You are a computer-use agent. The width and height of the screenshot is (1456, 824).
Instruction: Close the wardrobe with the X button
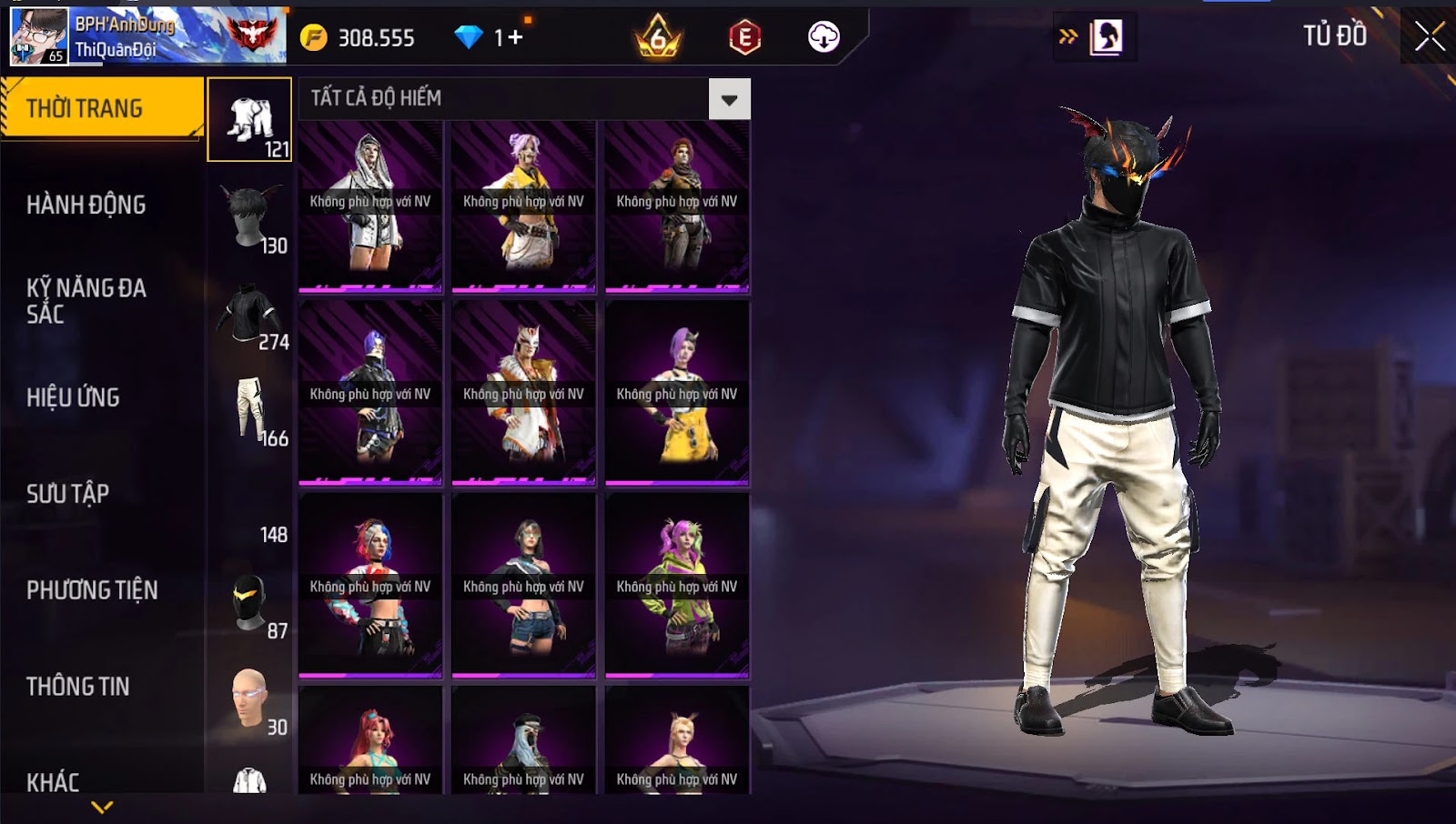point(1429,36)
